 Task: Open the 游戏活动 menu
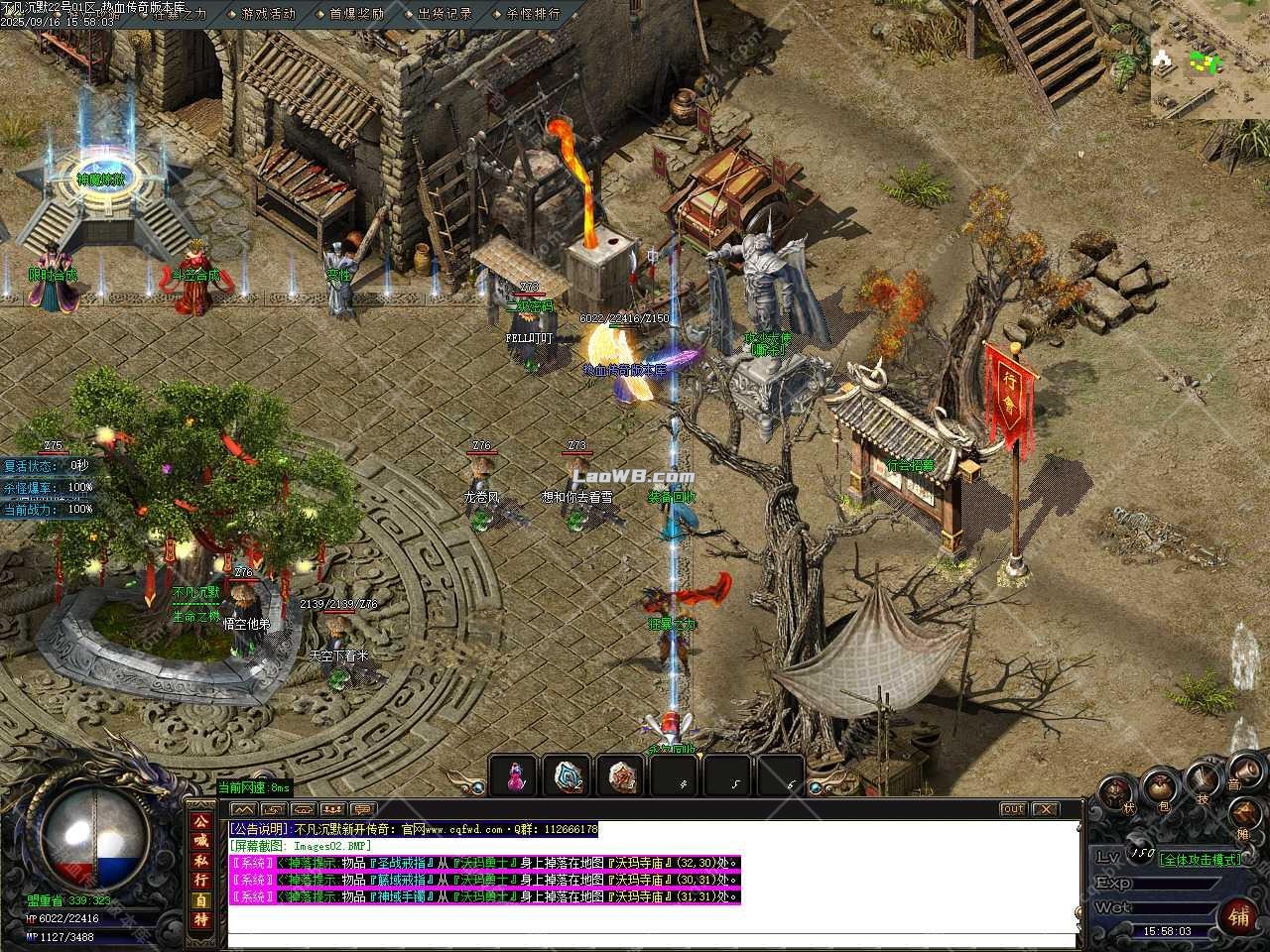(x=268, y=14)
